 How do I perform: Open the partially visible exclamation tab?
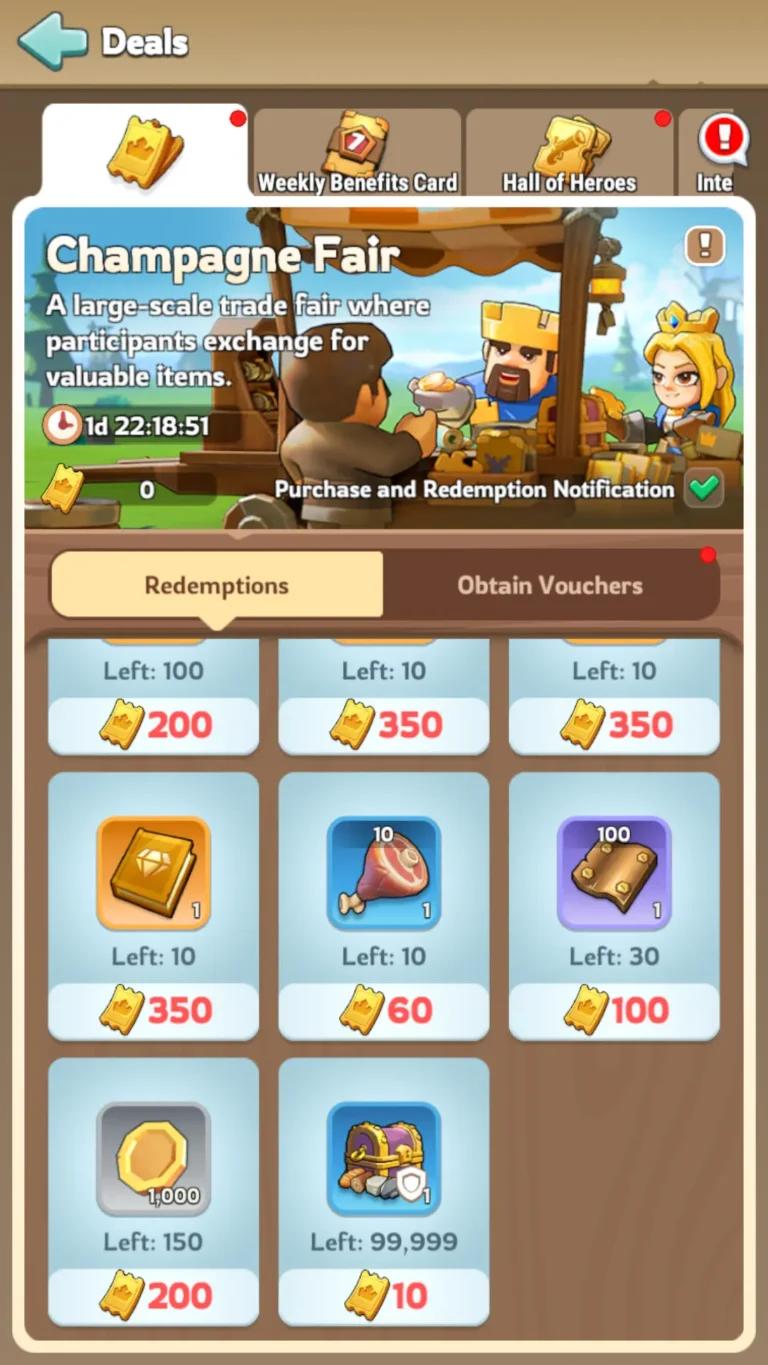(x=720, y=153)
